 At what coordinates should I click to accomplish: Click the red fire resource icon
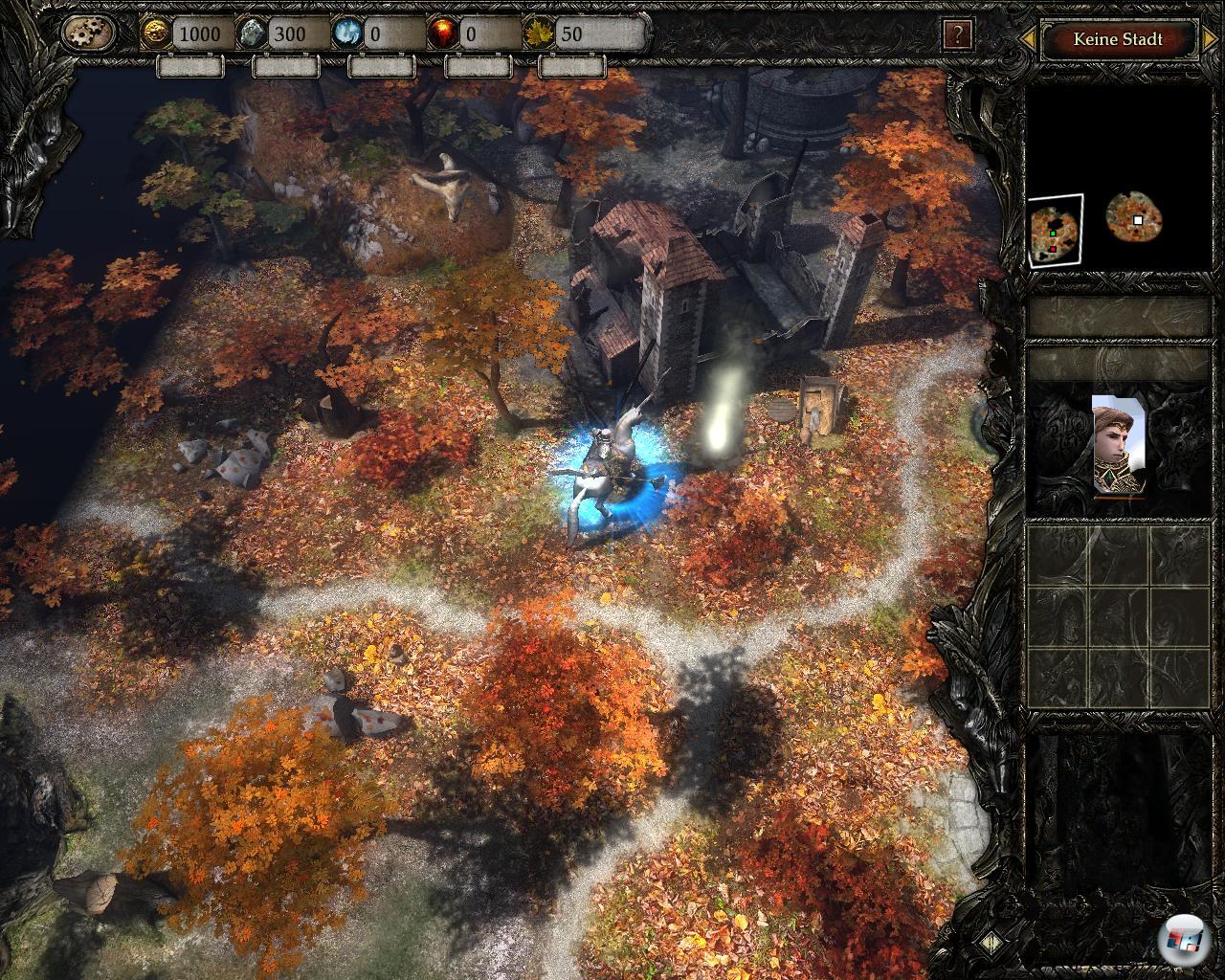click(x=442, y=33)
